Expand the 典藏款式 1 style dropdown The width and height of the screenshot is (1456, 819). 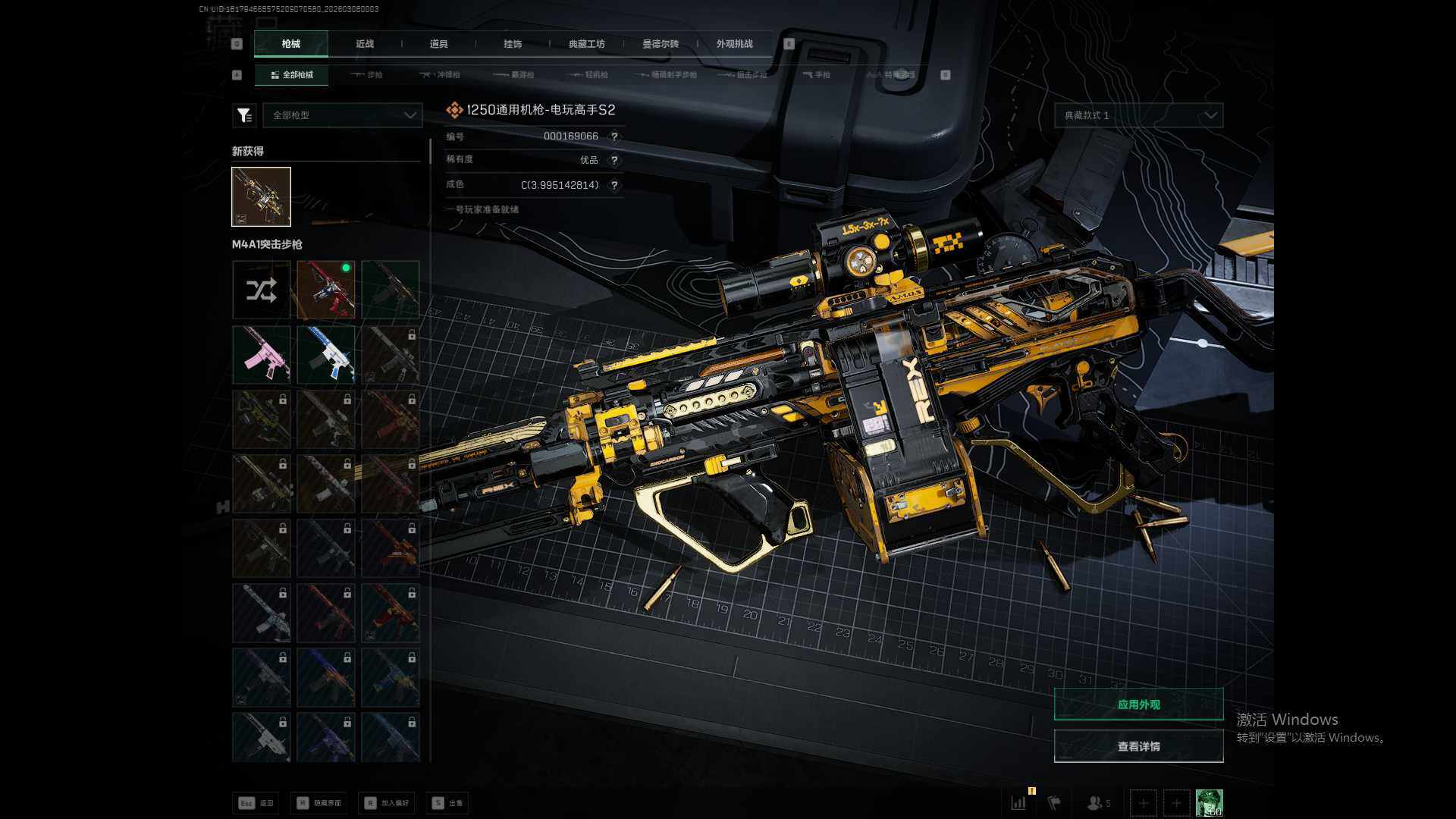(1138, 115)
